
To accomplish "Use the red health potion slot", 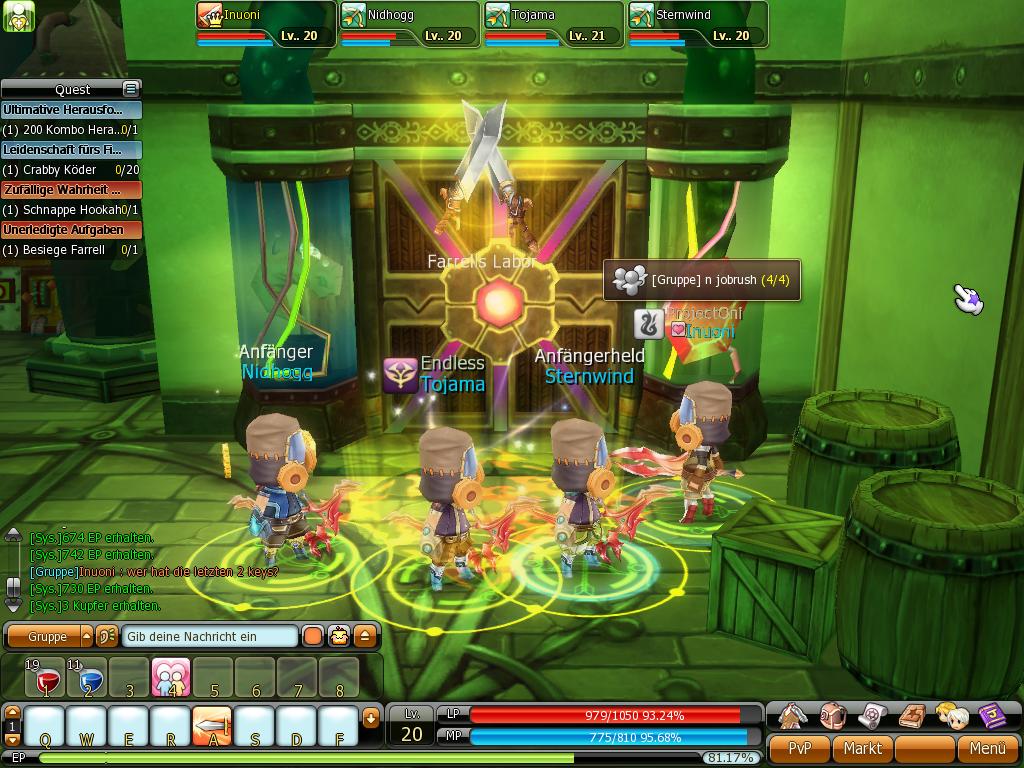I will click(46, 679).
